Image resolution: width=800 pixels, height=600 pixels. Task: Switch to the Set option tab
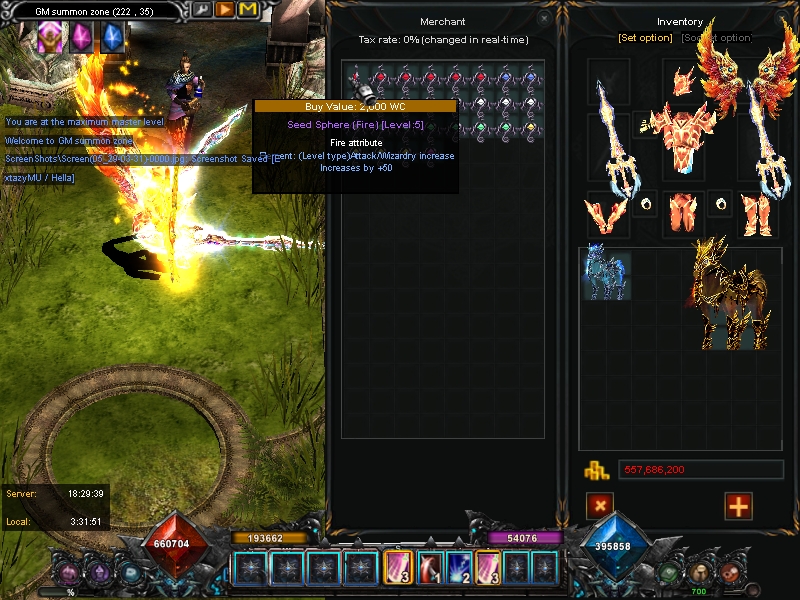tap(645, 38)
